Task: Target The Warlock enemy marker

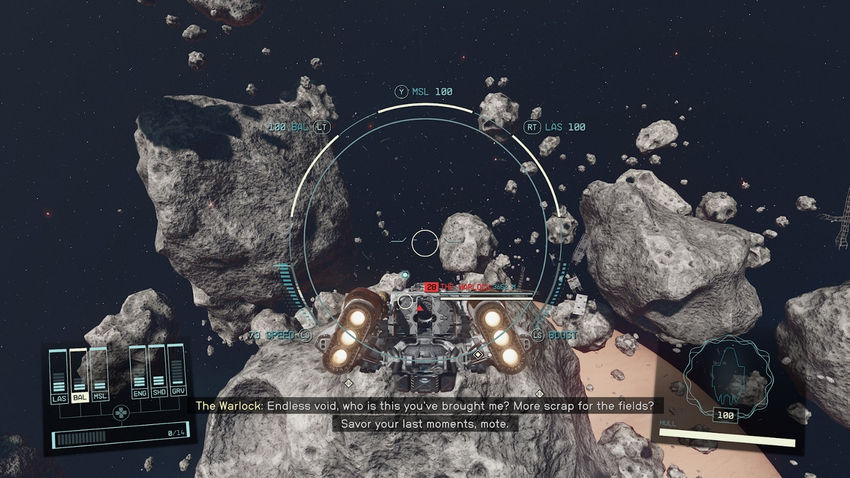Action: click(x=431, y=287)
